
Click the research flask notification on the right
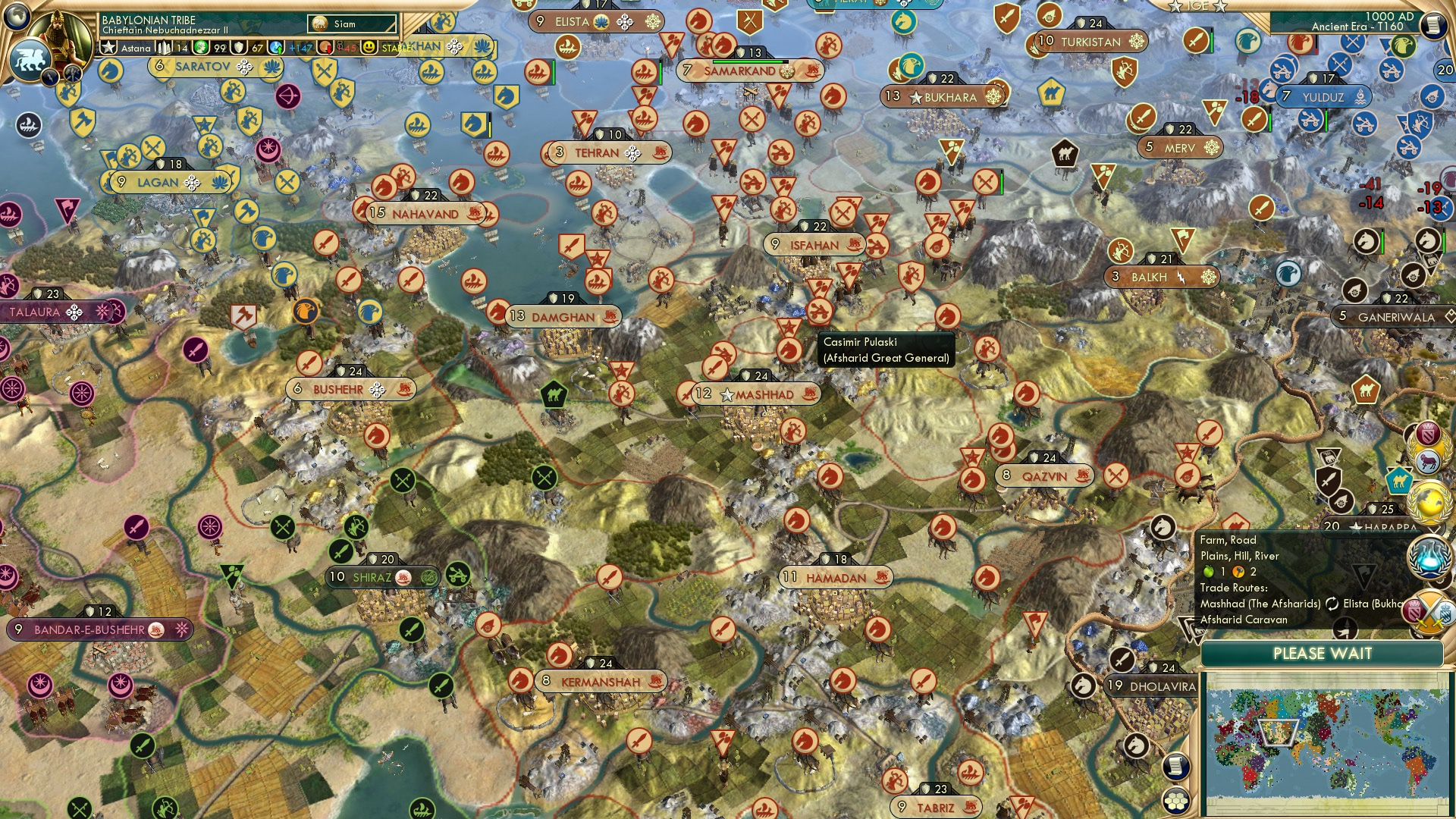pyautogui.click(x=1429, y=559)
